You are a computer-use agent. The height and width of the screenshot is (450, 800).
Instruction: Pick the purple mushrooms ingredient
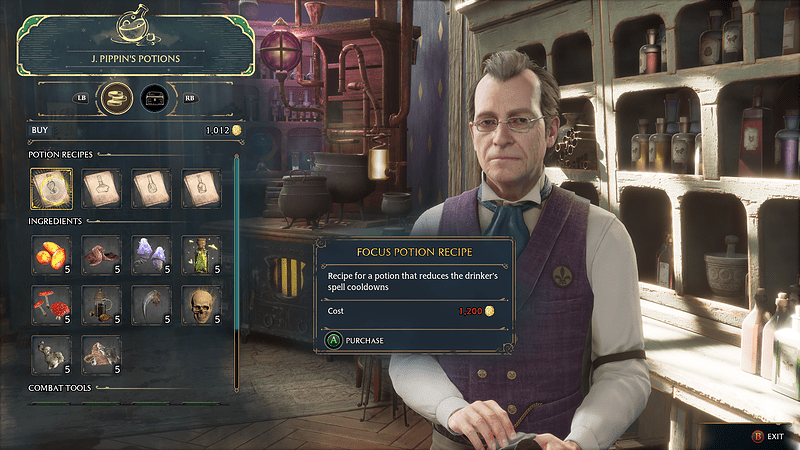pos(151,255)
